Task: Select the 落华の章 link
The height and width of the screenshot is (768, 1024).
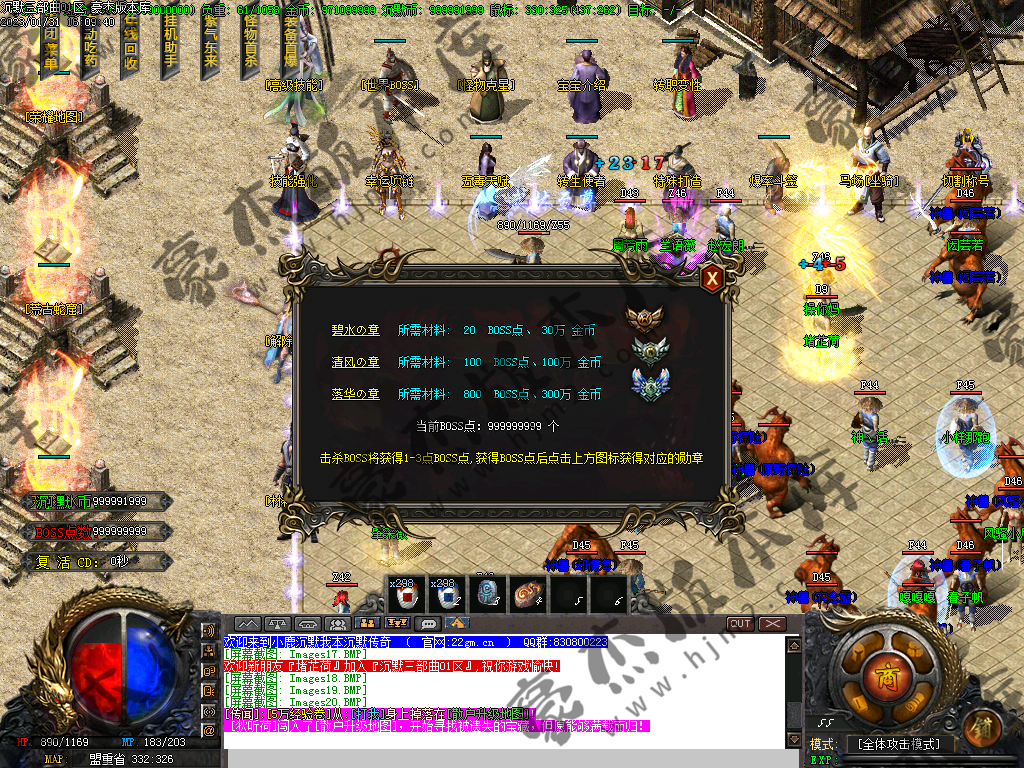Action: coord(355,394)
